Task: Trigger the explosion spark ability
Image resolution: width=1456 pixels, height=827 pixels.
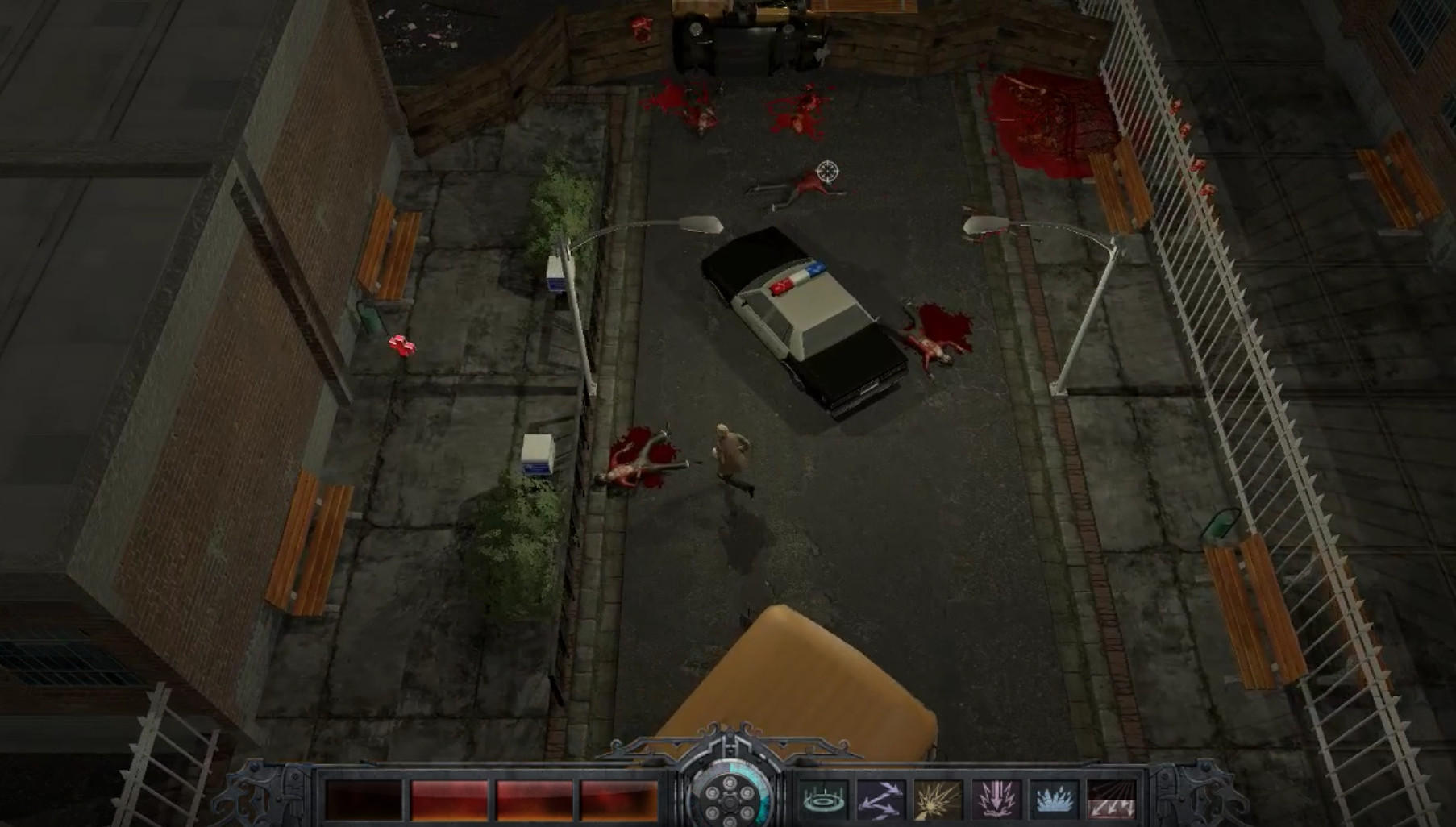Action: 937,799
